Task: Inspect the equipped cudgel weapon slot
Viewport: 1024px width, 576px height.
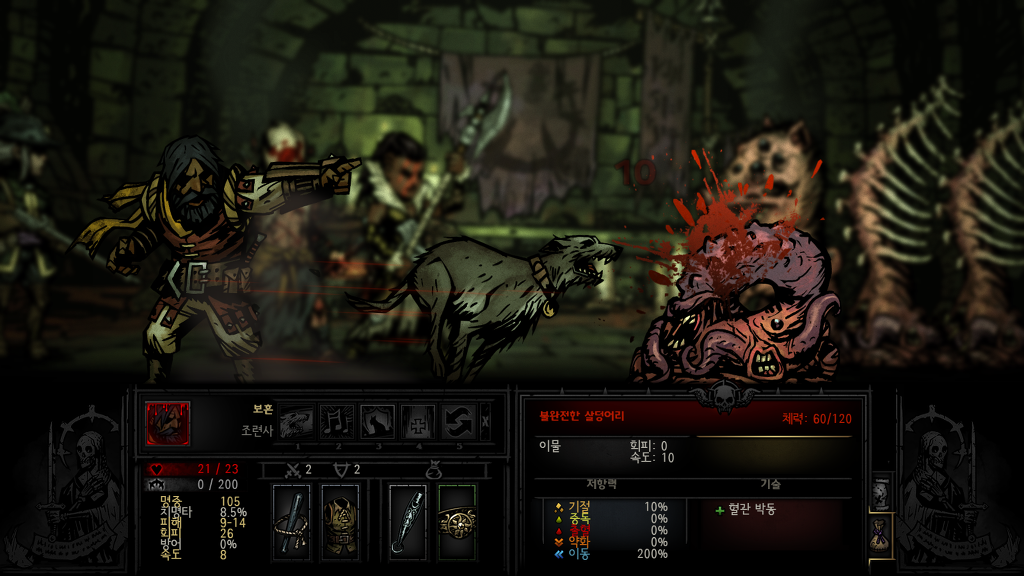Action: 291,521
